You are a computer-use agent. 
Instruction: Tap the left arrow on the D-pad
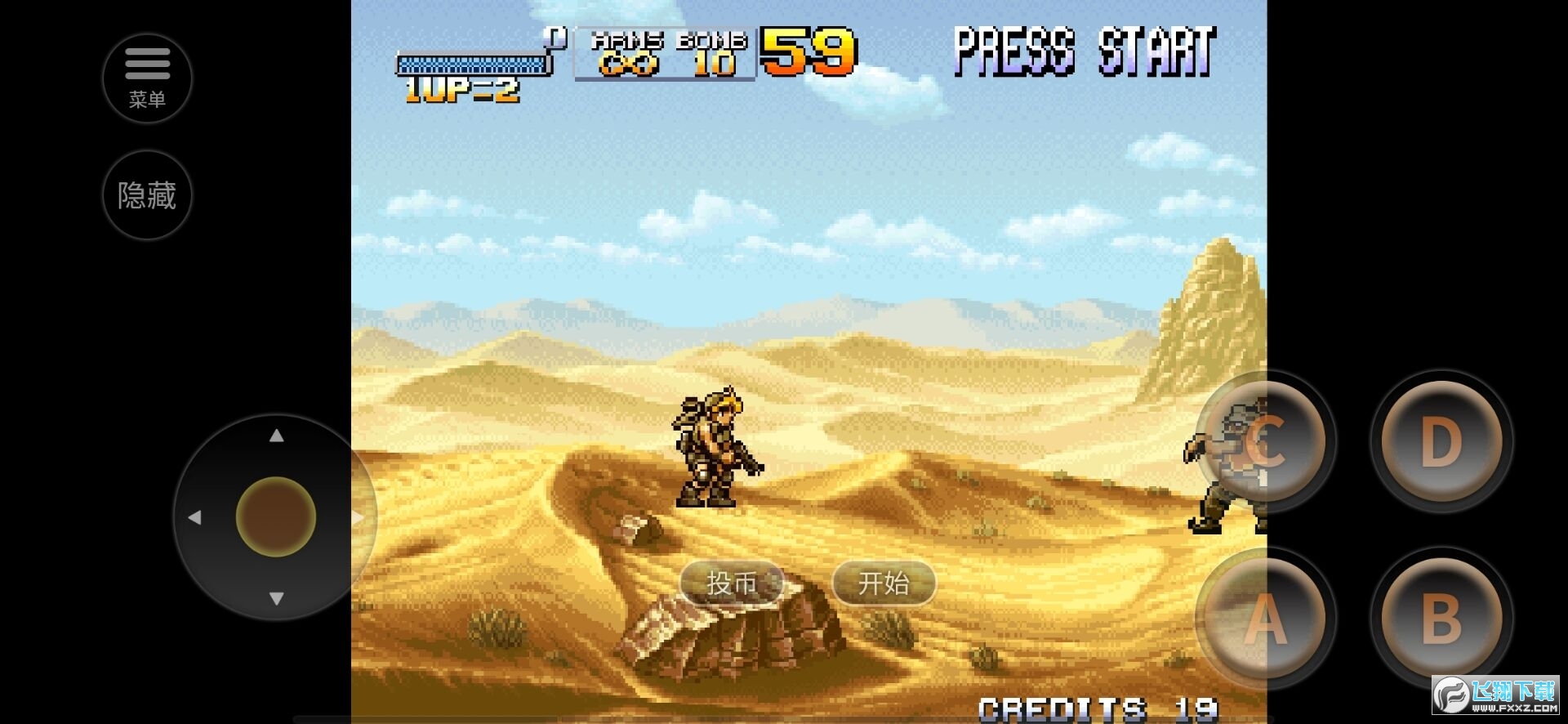pos(196,516)
